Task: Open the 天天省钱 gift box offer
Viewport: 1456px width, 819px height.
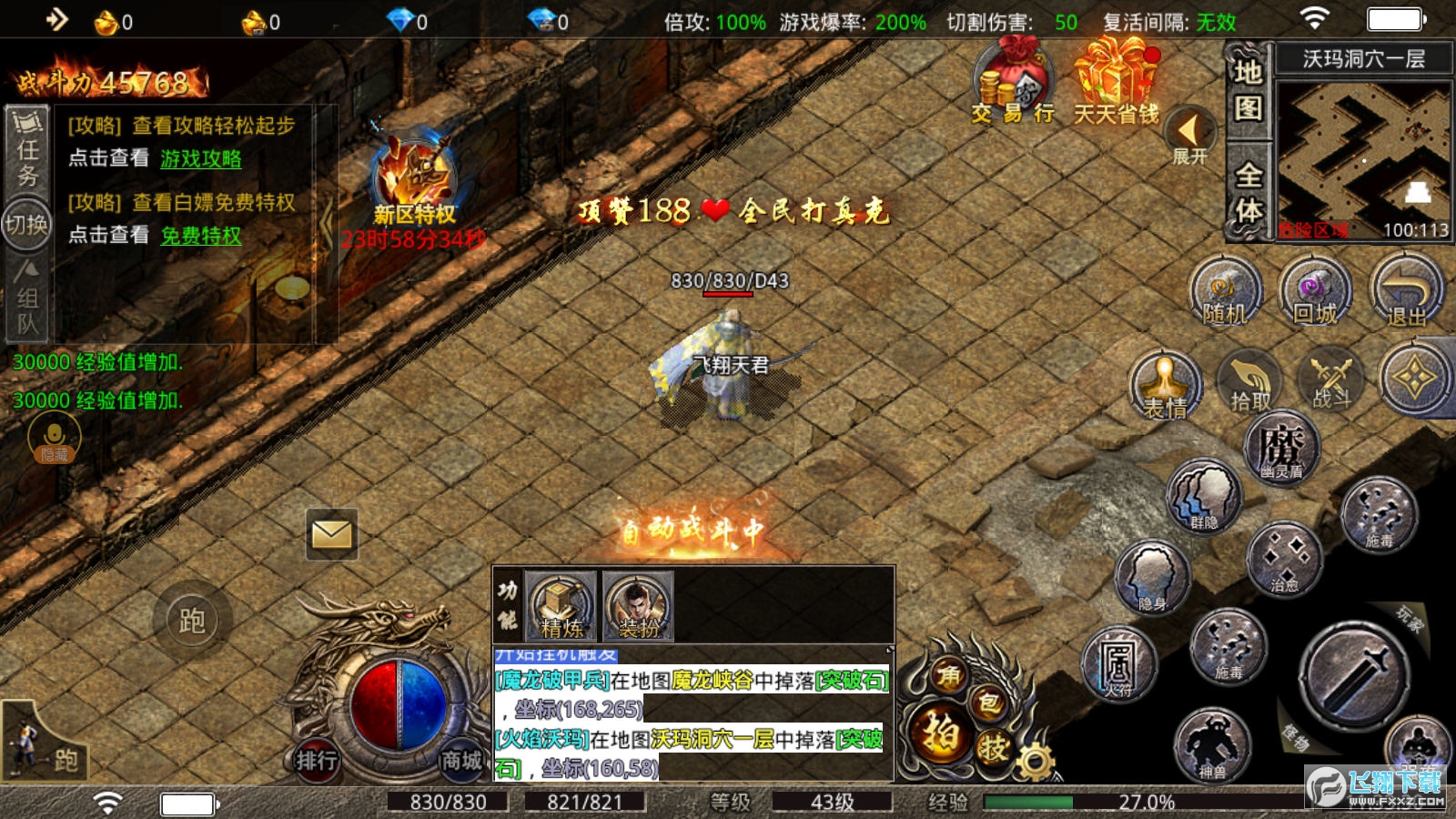Action: point(1116,86)
